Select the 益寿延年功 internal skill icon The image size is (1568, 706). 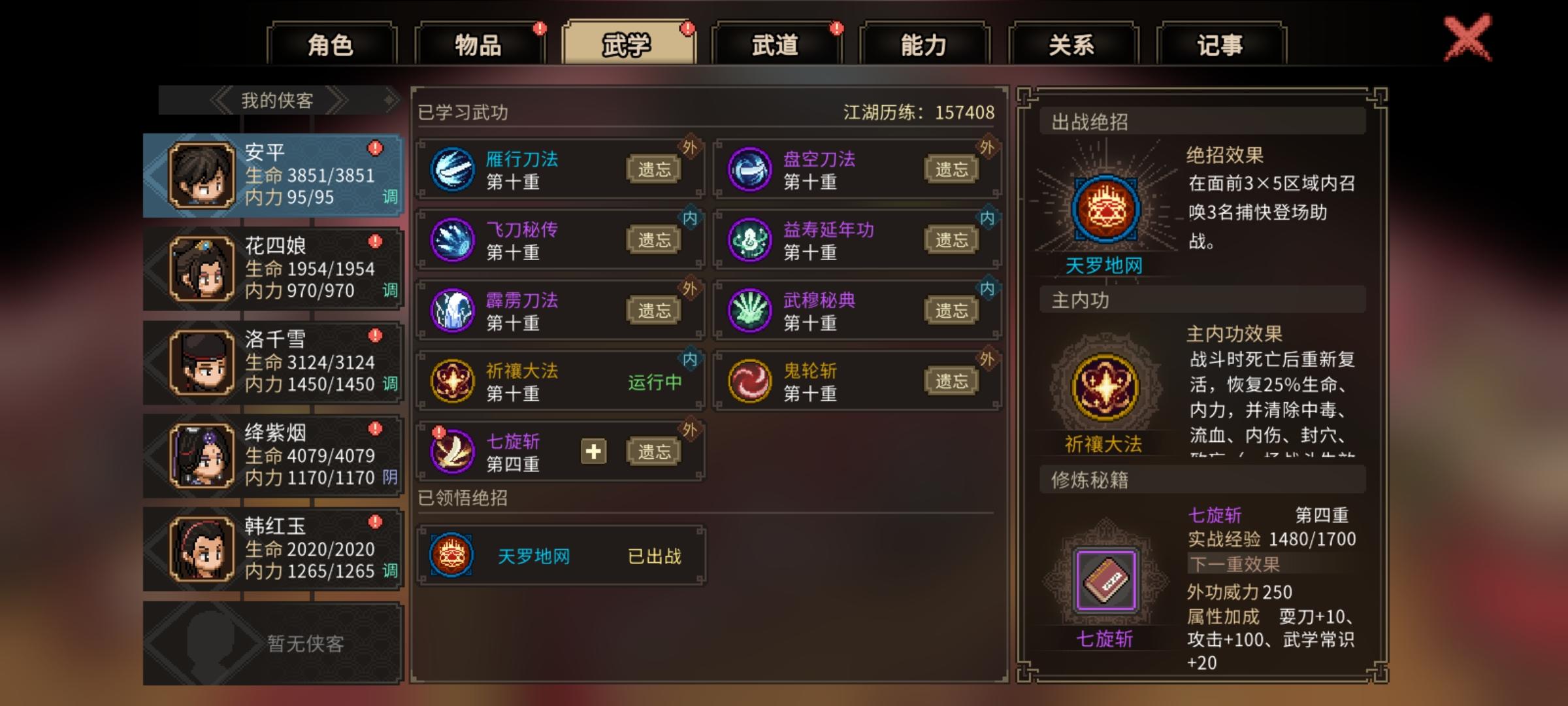pos(749,238)
